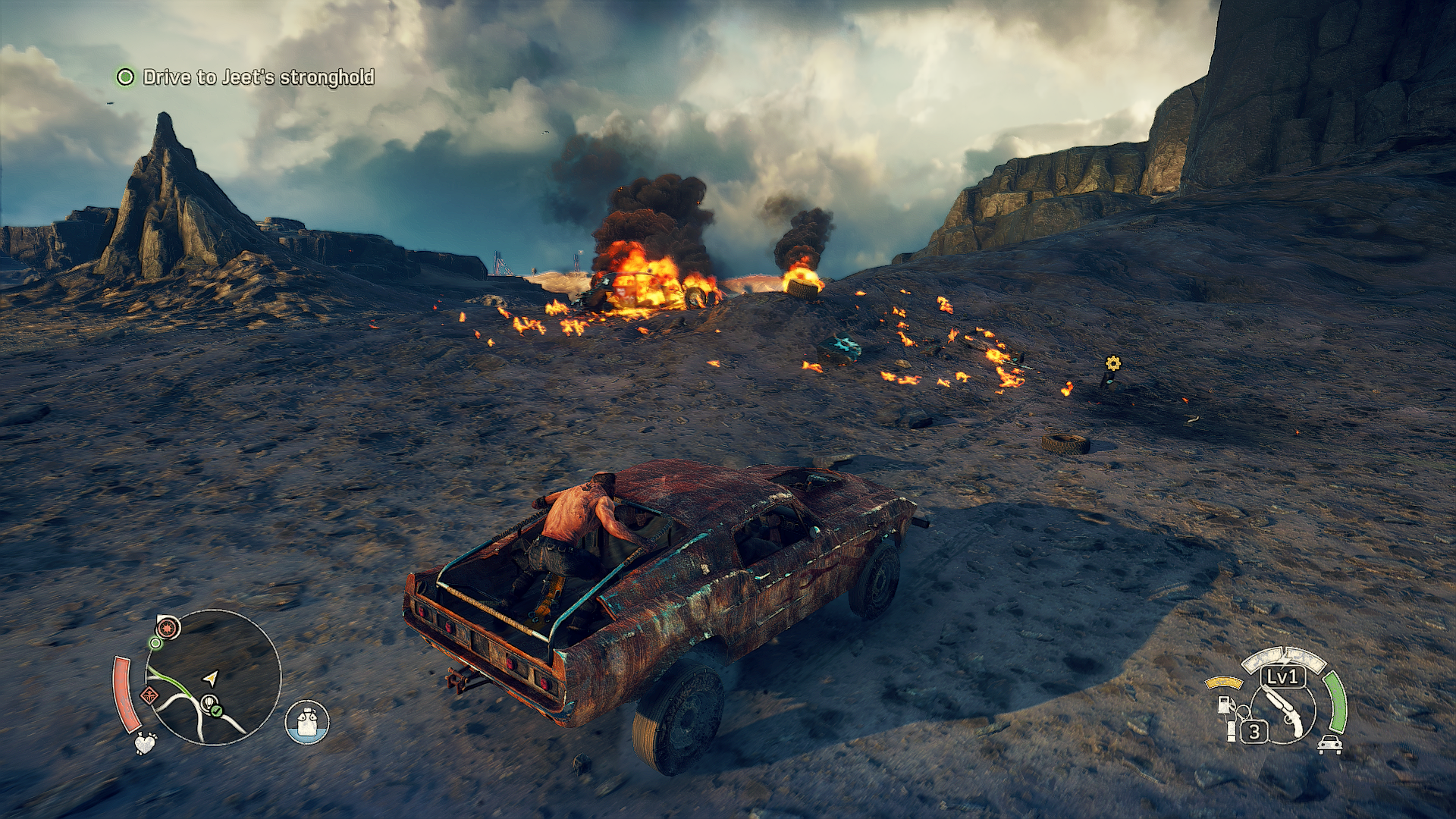Click the car status icon

(x=1329, y=745)
